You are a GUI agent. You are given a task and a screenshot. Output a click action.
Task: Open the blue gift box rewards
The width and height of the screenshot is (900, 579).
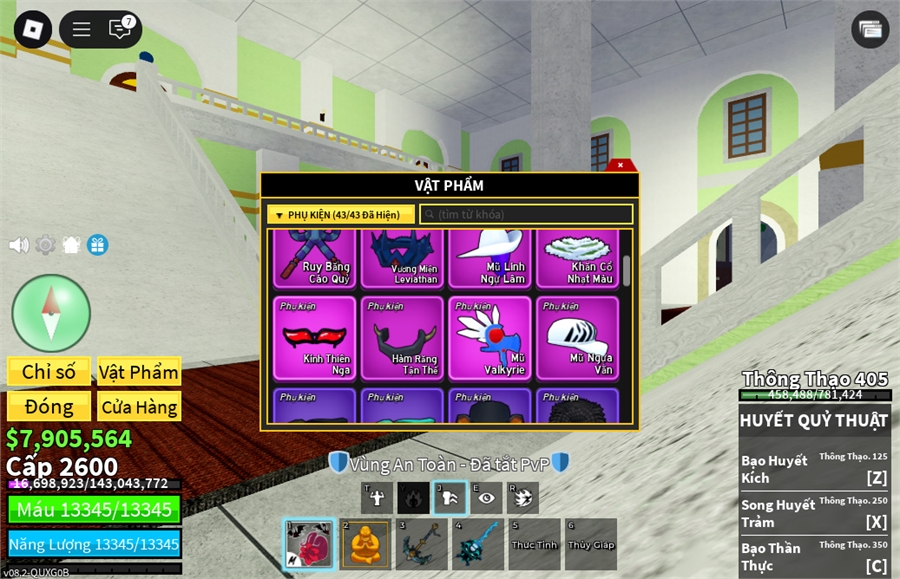pyautogui.click(x=97, y=245)
